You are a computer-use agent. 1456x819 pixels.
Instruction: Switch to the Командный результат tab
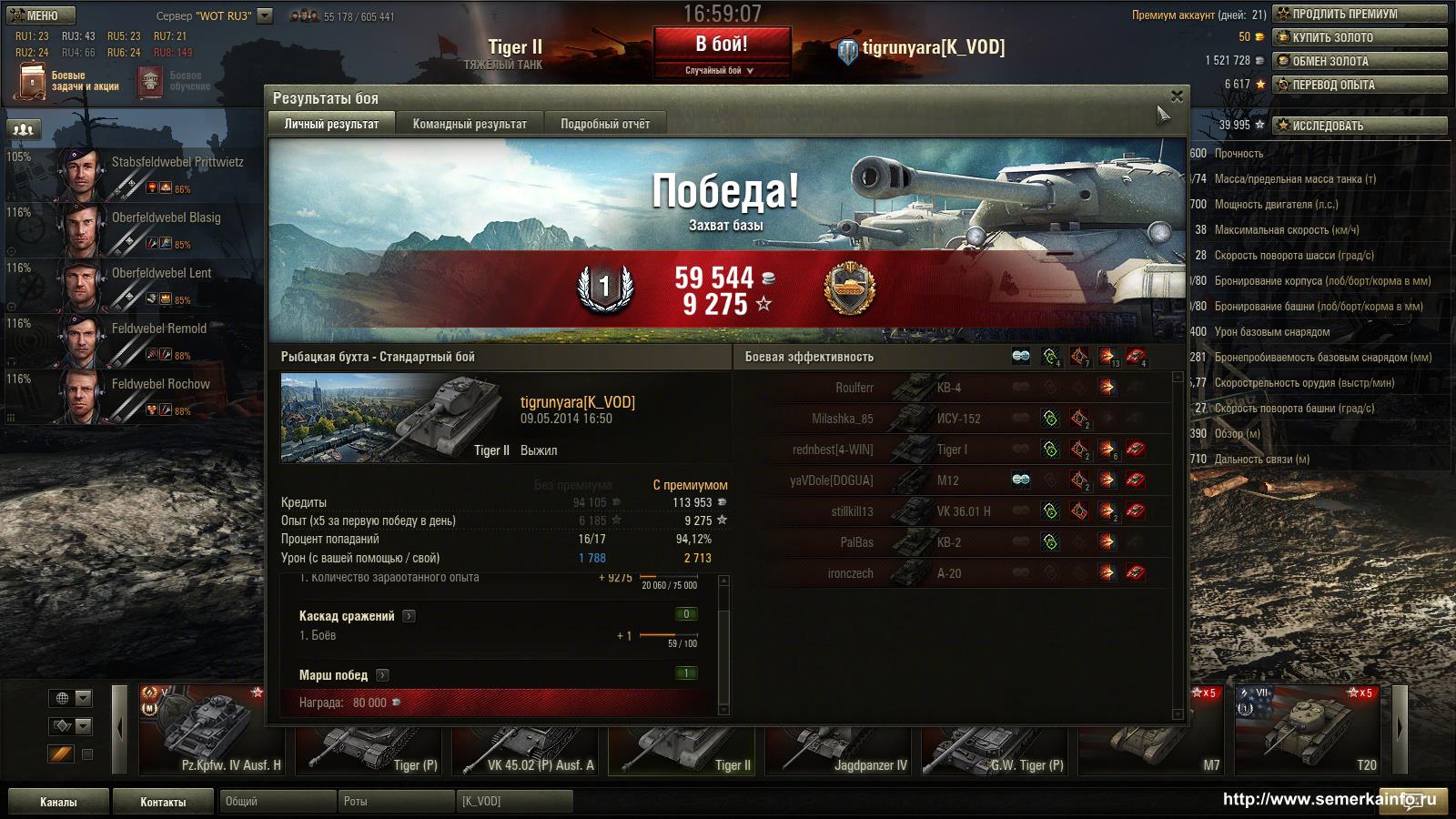click(x=470, y=124)
